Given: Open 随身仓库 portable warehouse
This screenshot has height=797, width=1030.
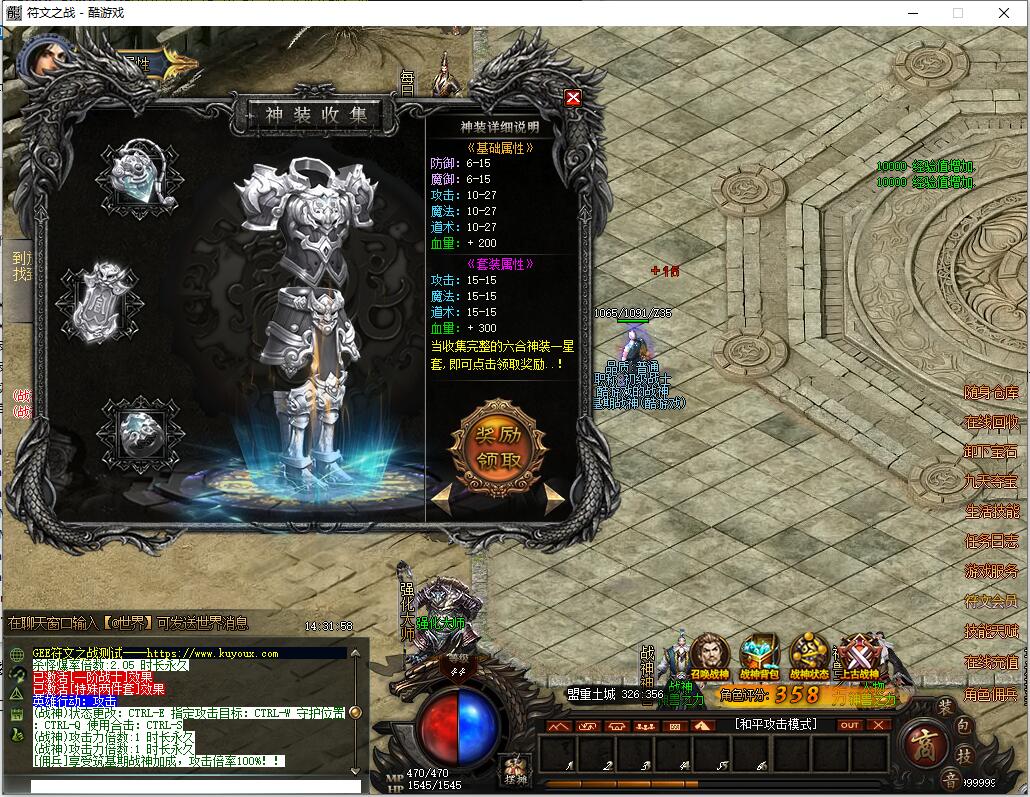Looking at the screenshot, I should (x=991, y=393).
